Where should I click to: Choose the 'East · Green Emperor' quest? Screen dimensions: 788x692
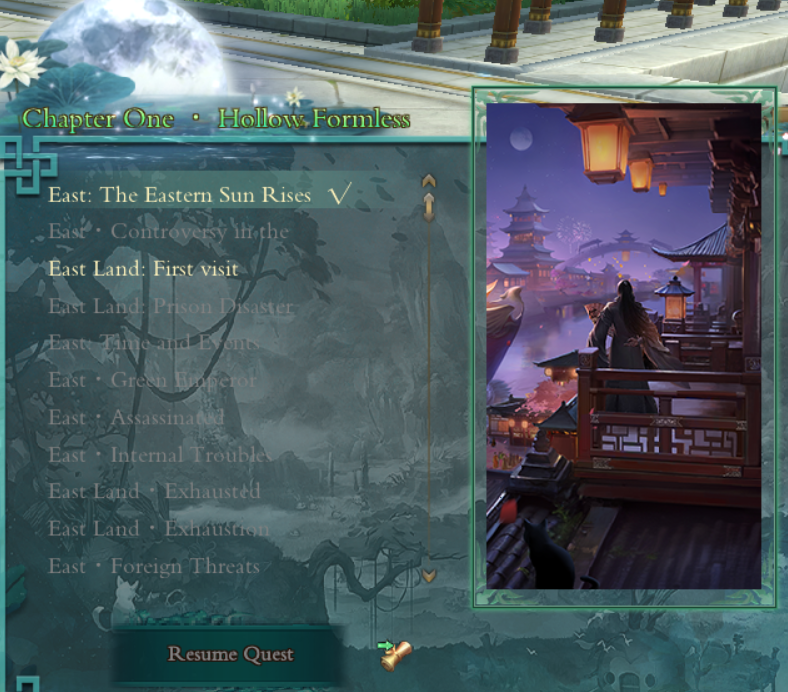point(152,380)
